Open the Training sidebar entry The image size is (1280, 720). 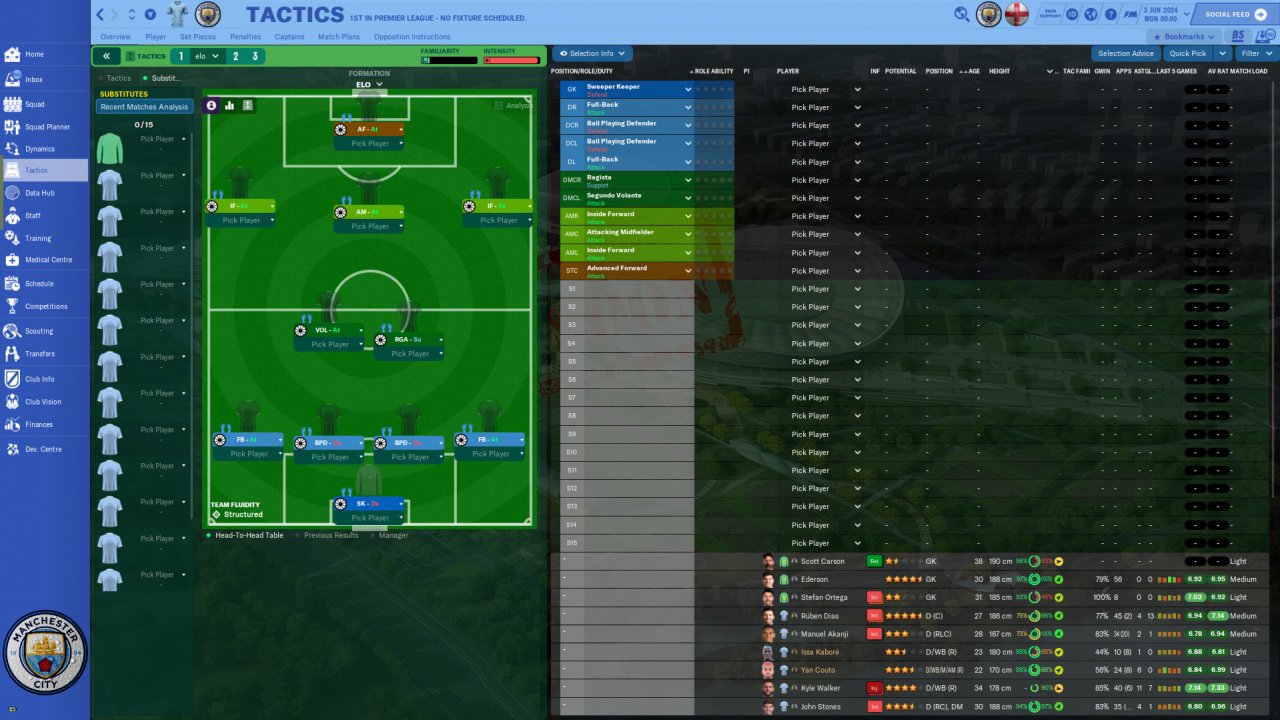tap(38, 239)
